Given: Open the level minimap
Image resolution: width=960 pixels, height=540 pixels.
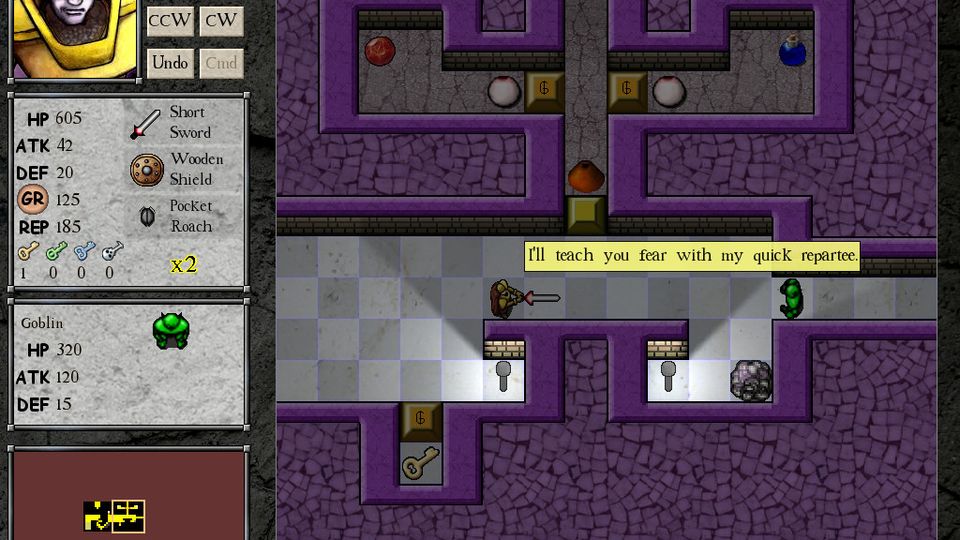Looking at the screenshot, I should click(128, 494).
